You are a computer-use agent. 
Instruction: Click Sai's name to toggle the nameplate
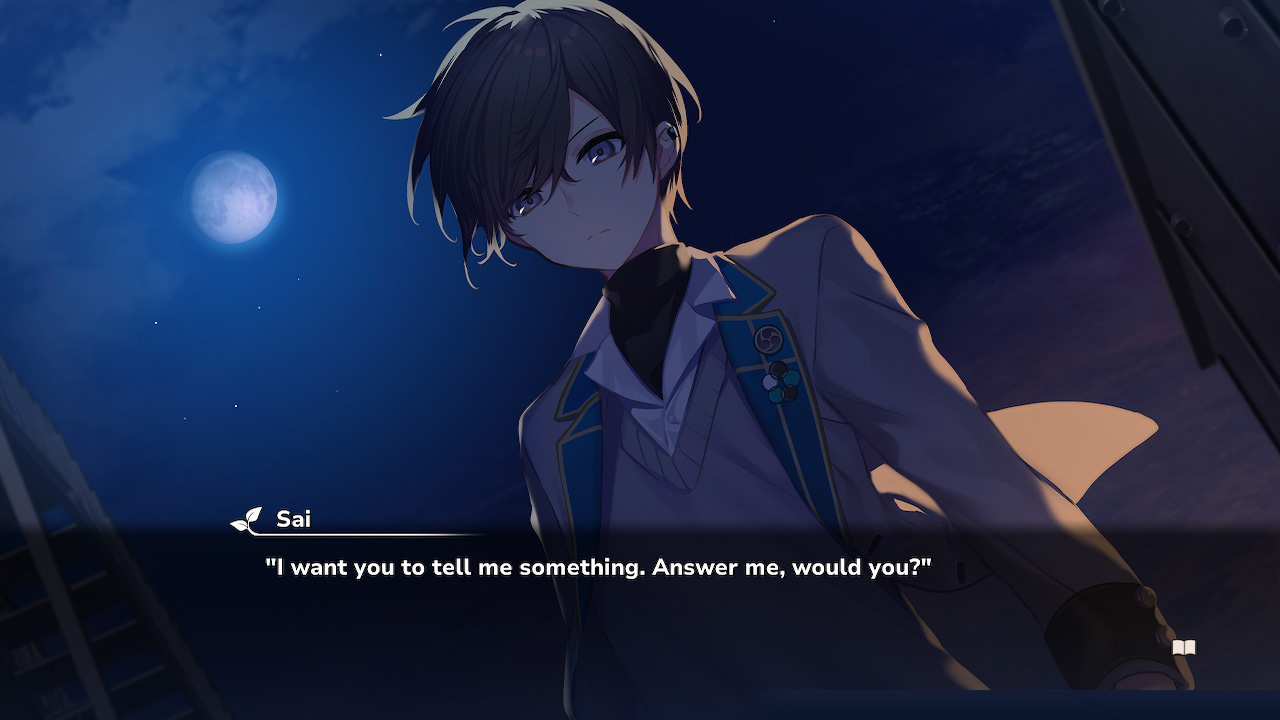295,518
